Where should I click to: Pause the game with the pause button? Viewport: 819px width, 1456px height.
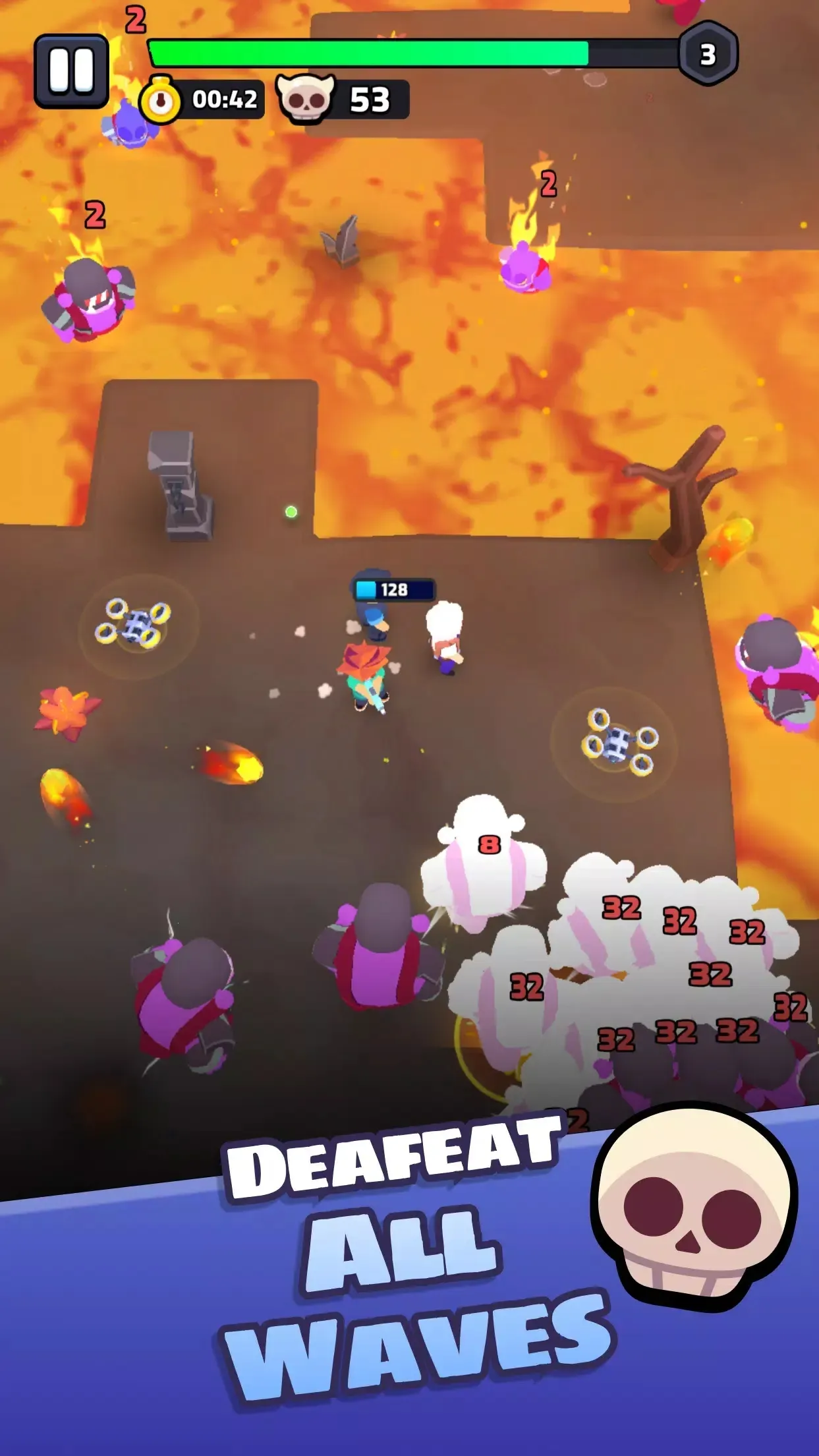point(71,71)
